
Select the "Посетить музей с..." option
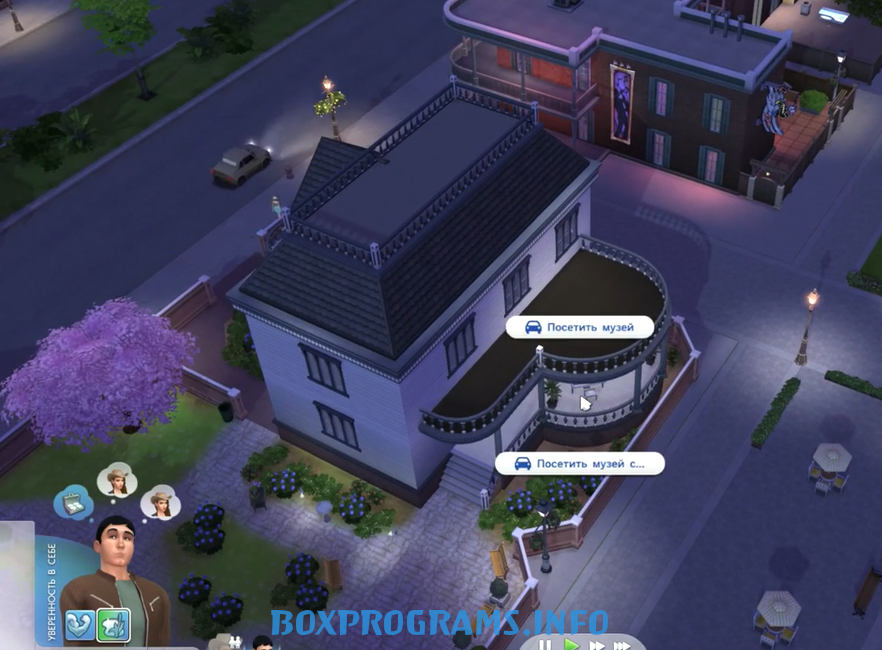click(x=580, y=463)
